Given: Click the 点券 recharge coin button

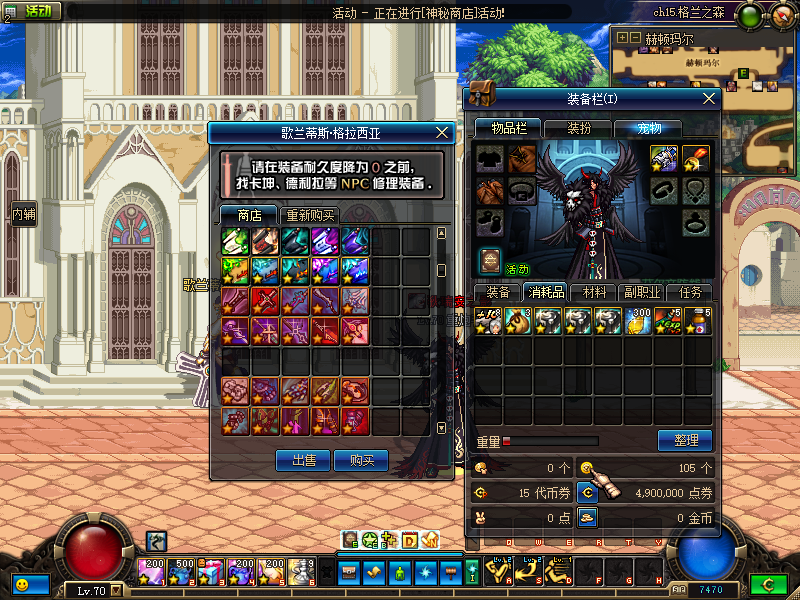Looking at the screenshot, I should [588, 492].
